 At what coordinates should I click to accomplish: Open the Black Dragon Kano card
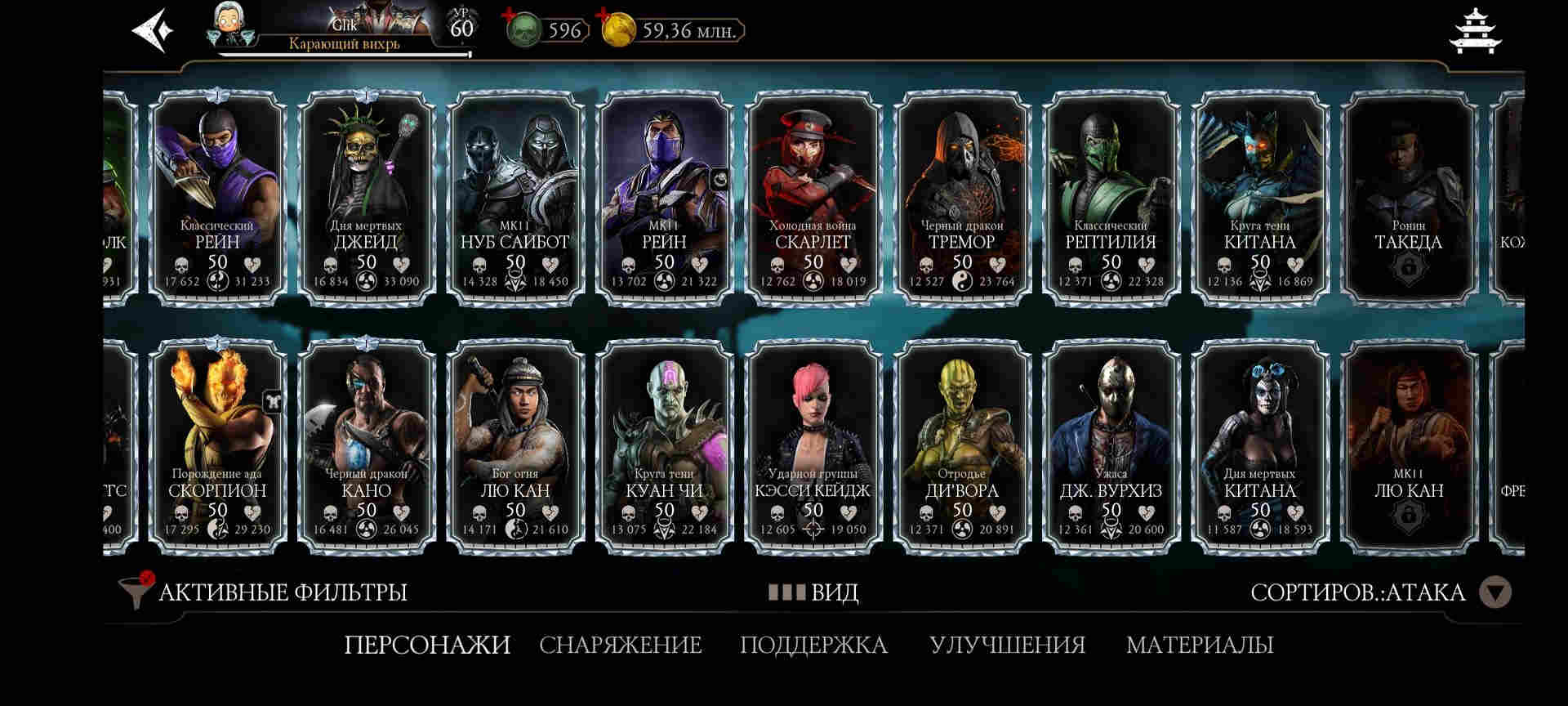coord(366,446)
